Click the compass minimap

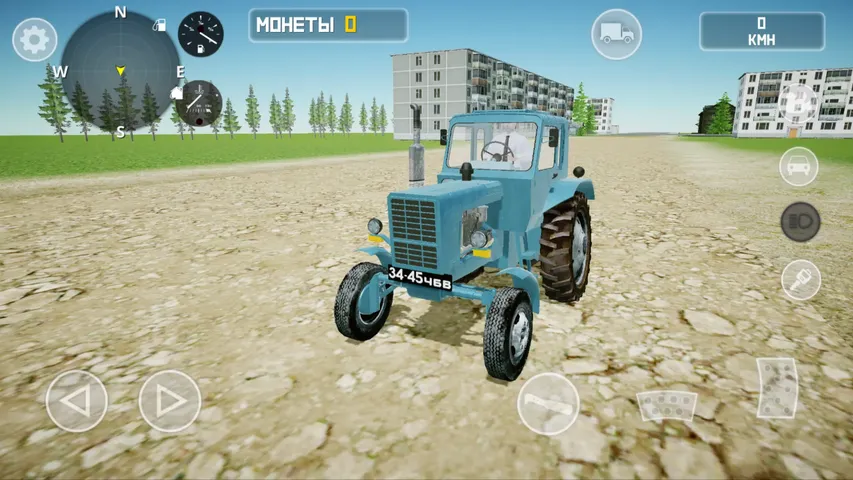coord(120,70)
